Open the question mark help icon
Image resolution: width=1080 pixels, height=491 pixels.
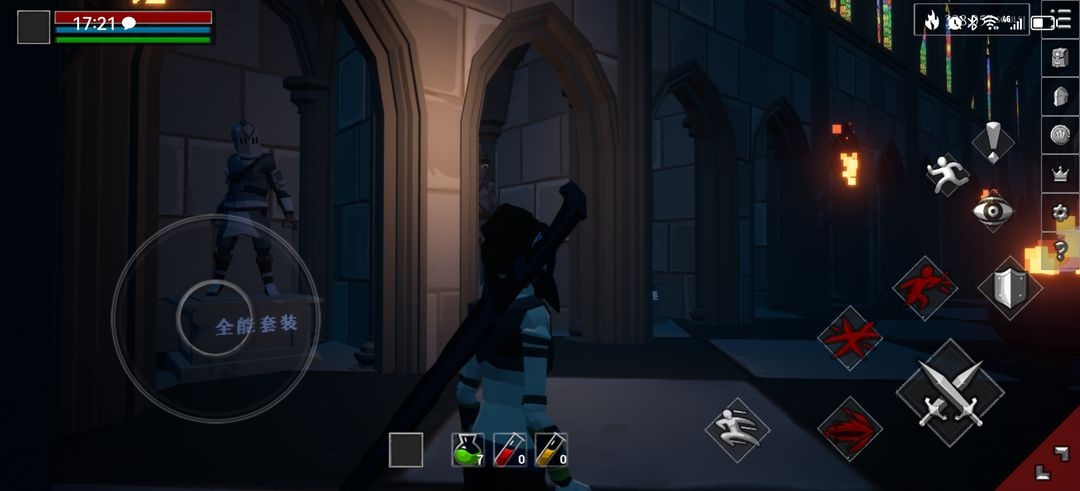[x=1061, y=249]
